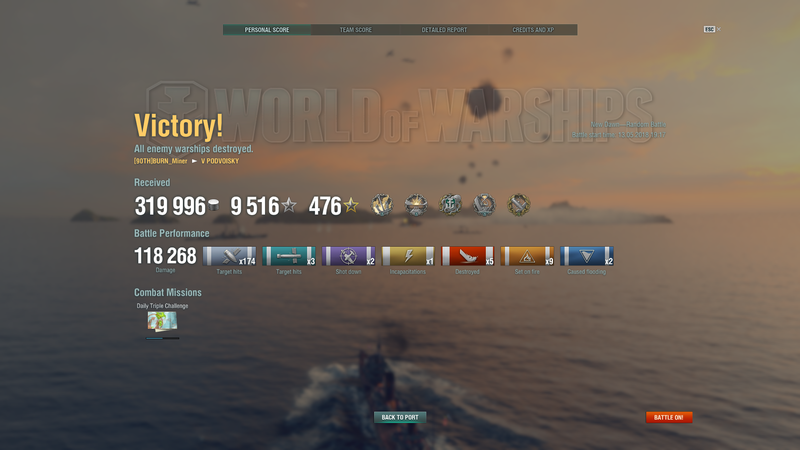Select the torpedo Target hits x3 ribbon
The height and width of the screenshot is (450, 800).
click(x=289, y=256)
